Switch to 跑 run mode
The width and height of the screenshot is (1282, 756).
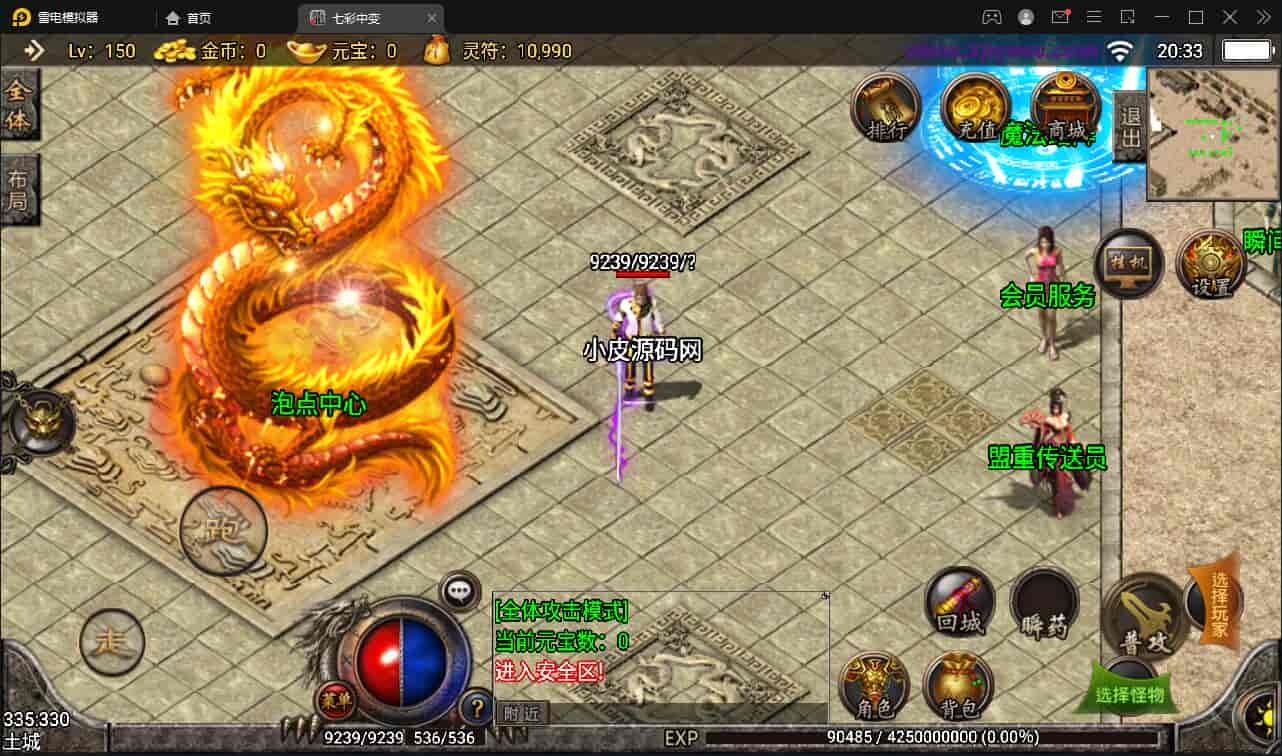point(223,530)
